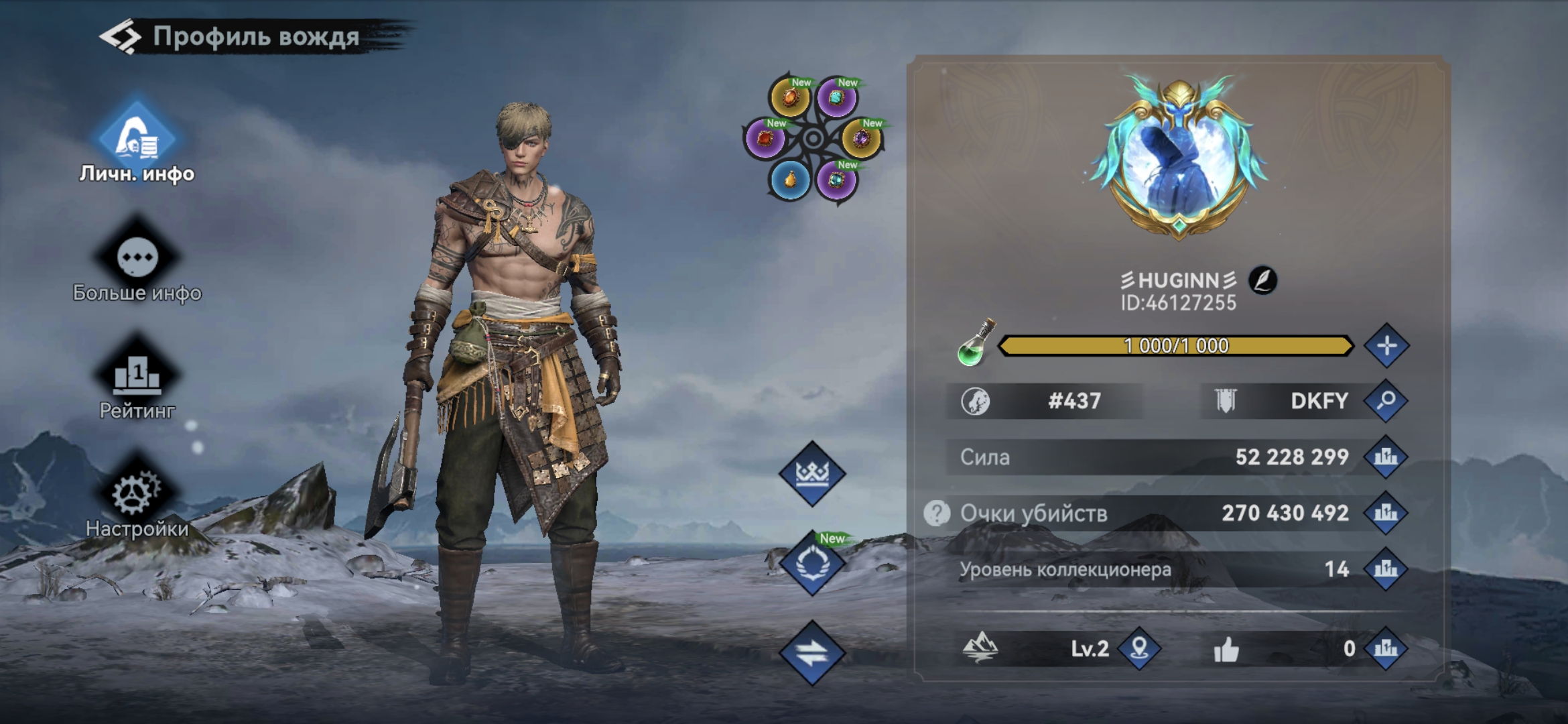Open the likes ranking chart
The width and height of the screenshot is (1568, 724).
click(x=1386, y=648)
